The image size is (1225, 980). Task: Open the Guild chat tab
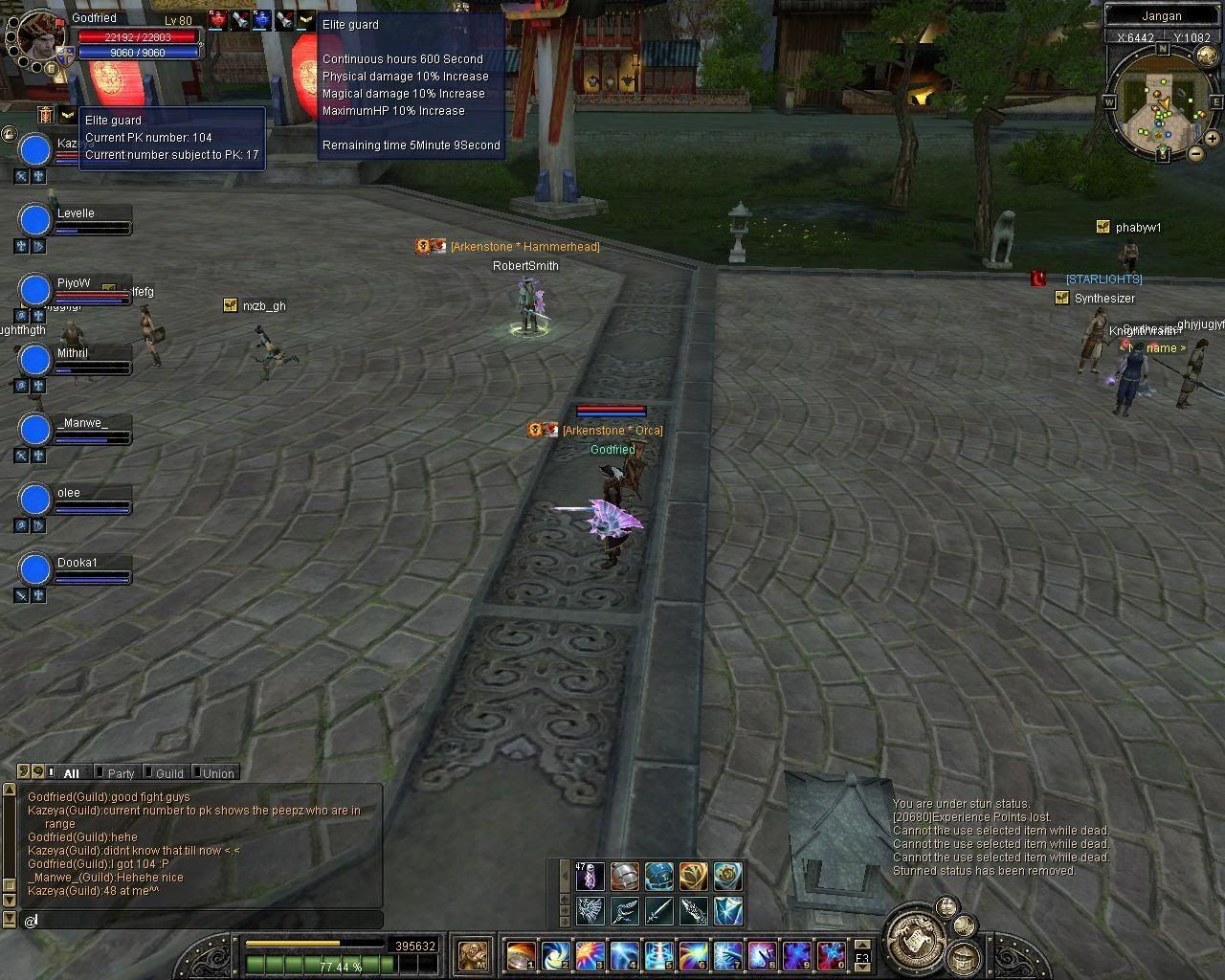(x=167, y=773)
